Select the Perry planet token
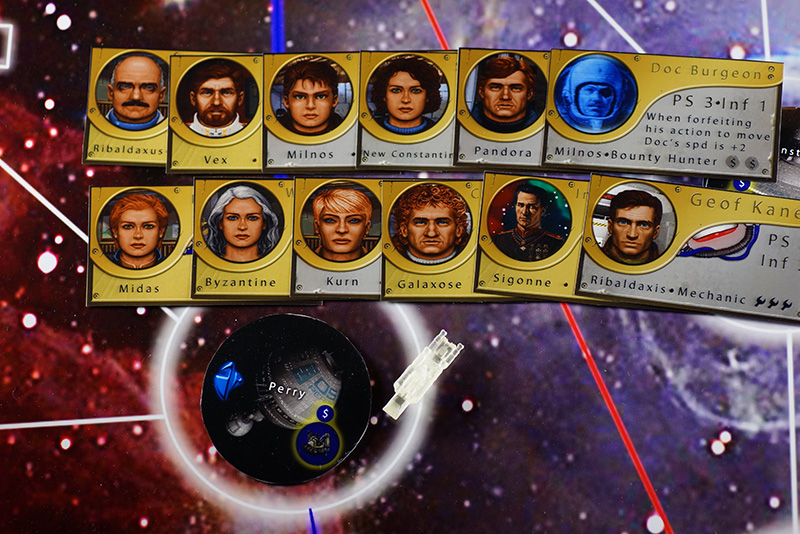This screenshot has height=534, width=800. (x=286, y=398)
